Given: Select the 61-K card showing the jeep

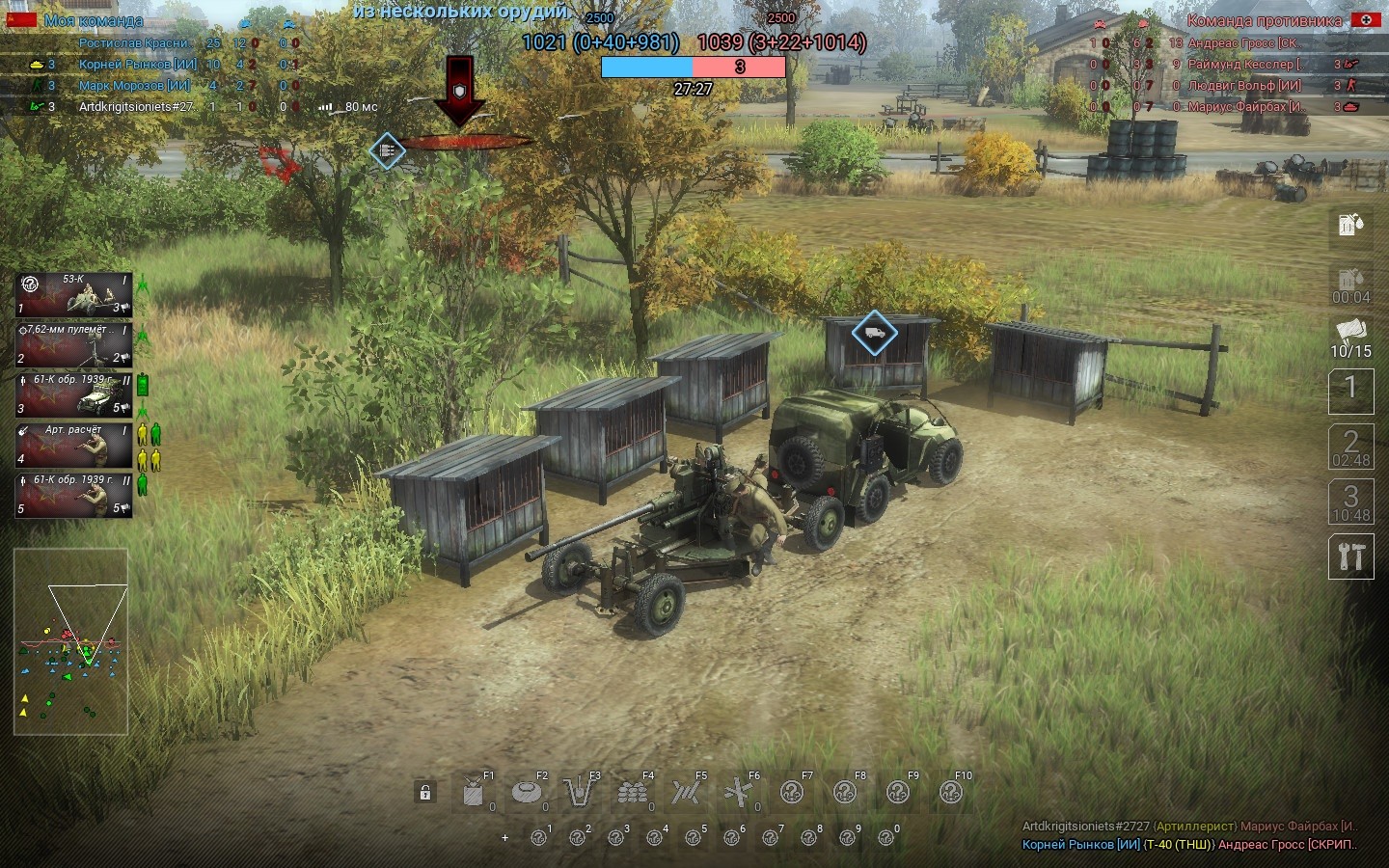Looking at the screenshot, I should [73, 394].
